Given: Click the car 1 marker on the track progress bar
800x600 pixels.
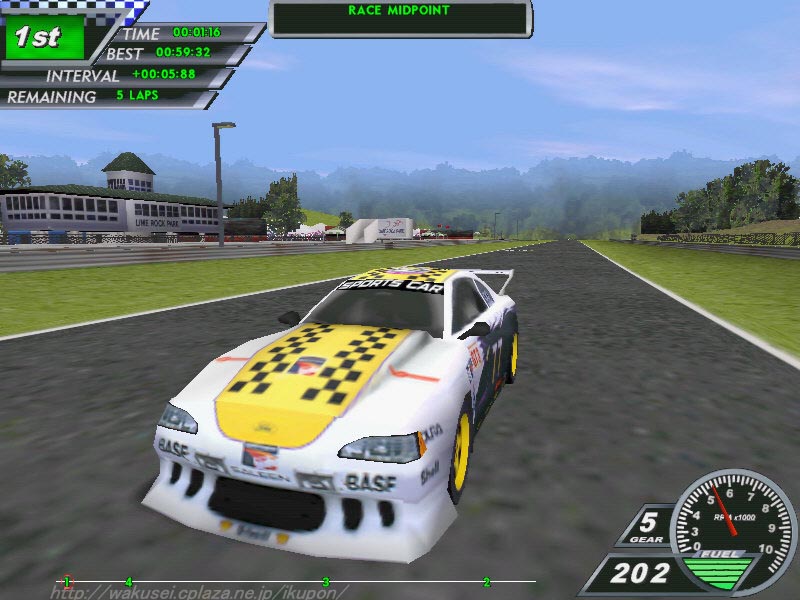Looking at the screenshot, I should (x=67, y=581).
